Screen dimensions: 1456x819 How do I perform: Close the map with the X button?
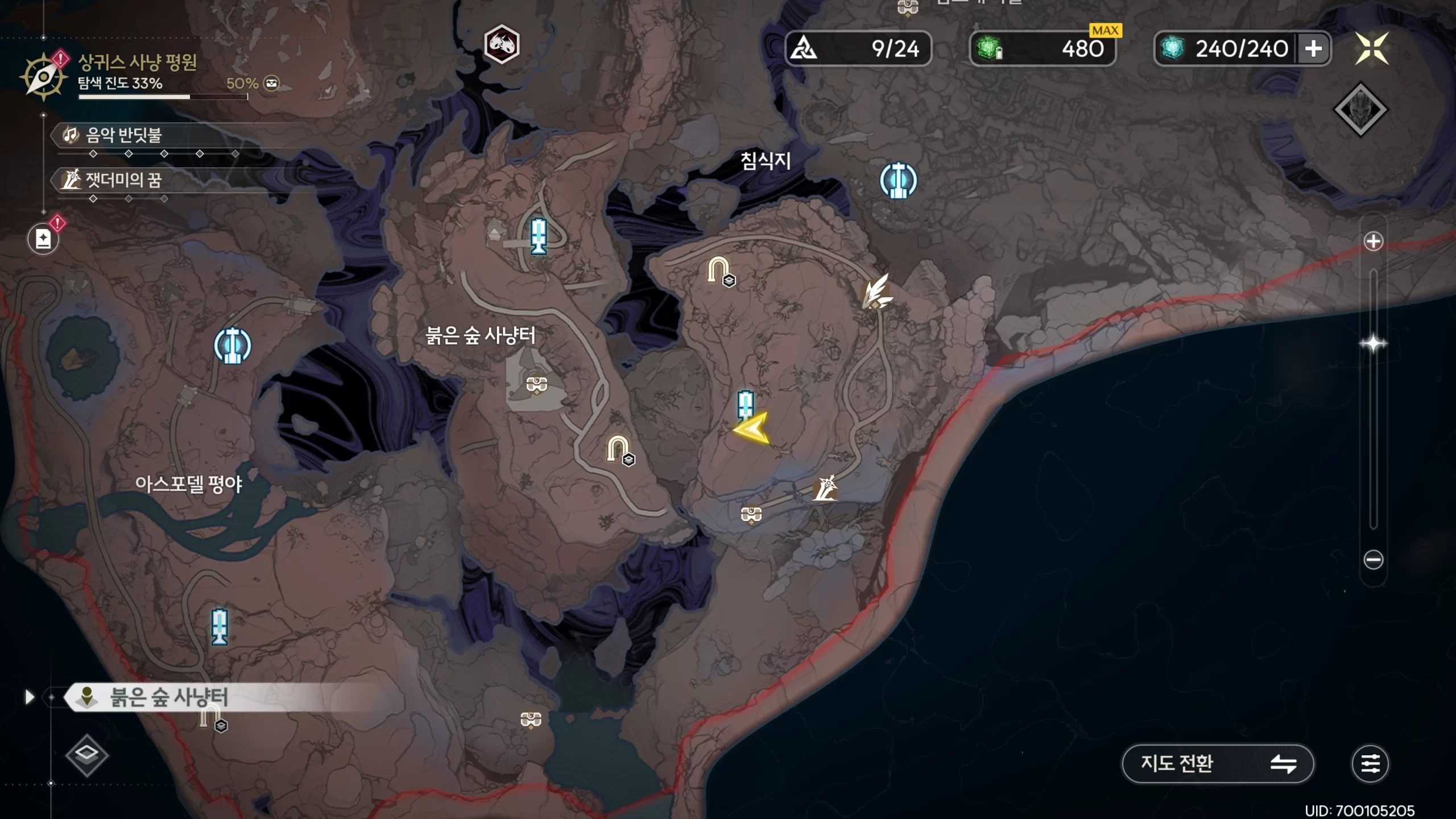(x=1371, y=49)
